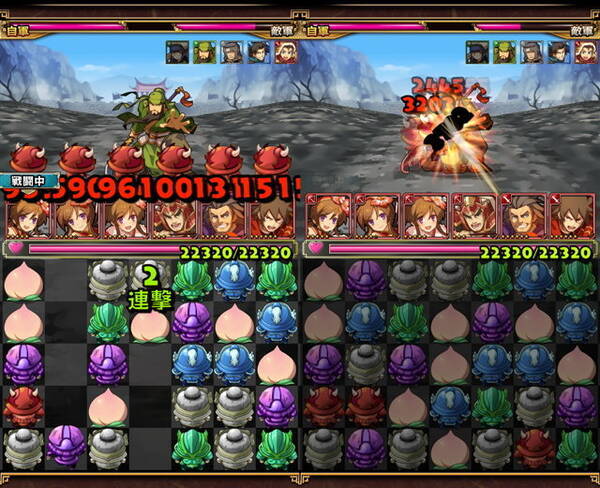The height and width of the screenshot is (488, 600).
Task: Choose the red-armored warrior portrait in the left party row
Action: coord(171,217)
